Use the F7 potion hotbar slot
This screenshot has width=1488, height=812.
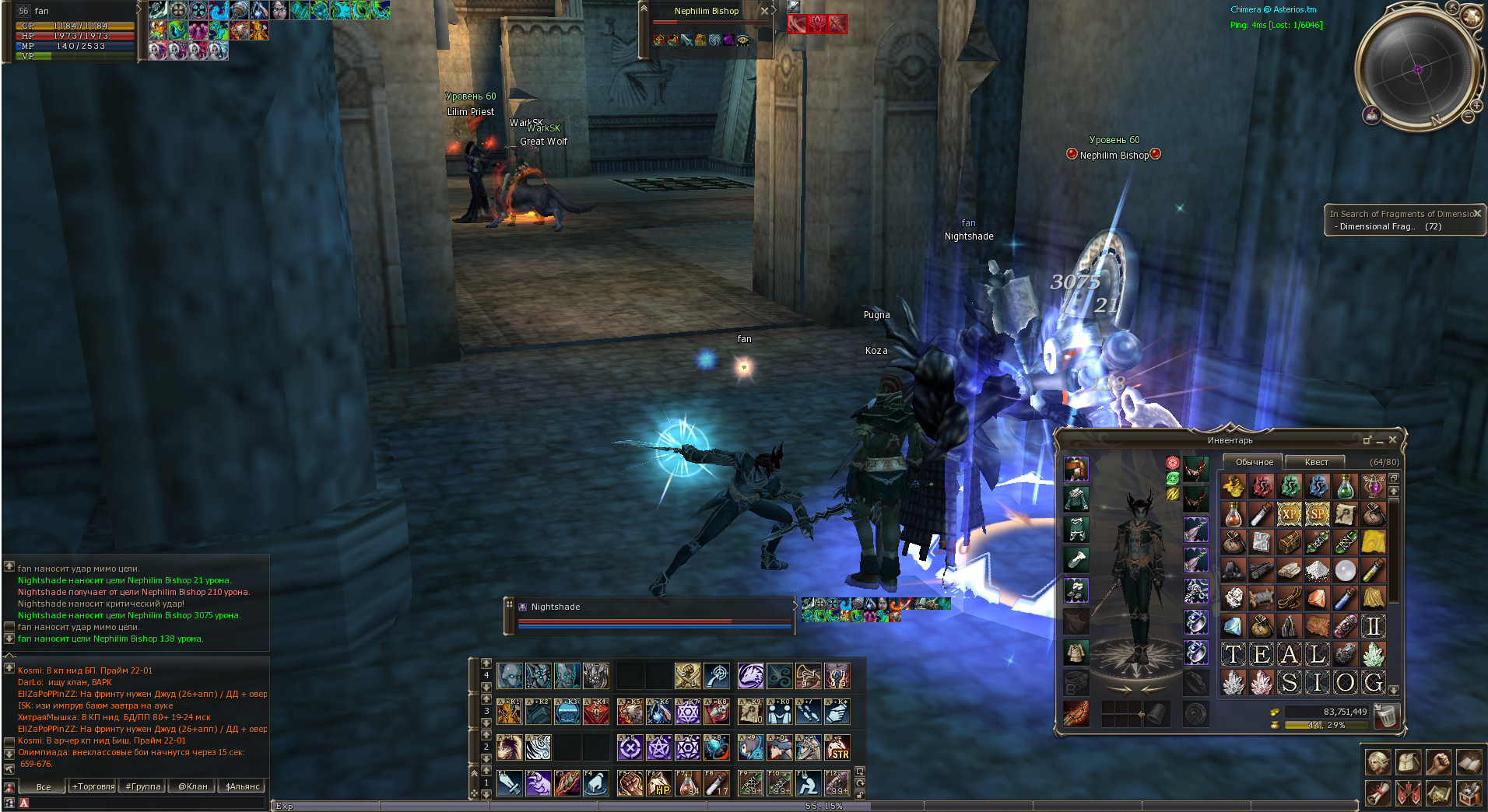point(687,783)
